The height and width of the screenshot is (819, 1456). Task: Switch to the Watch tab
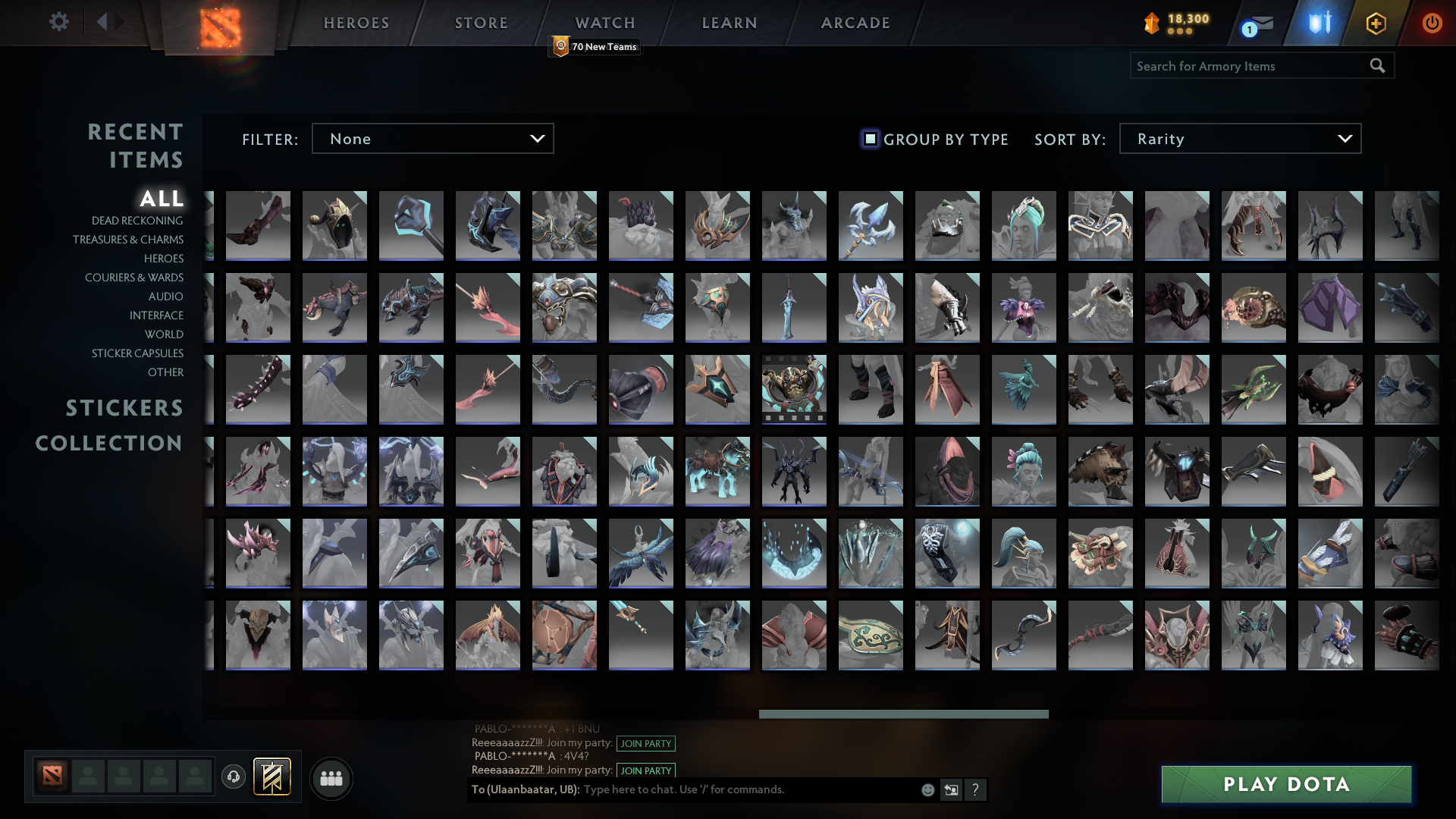click(604, 23)
